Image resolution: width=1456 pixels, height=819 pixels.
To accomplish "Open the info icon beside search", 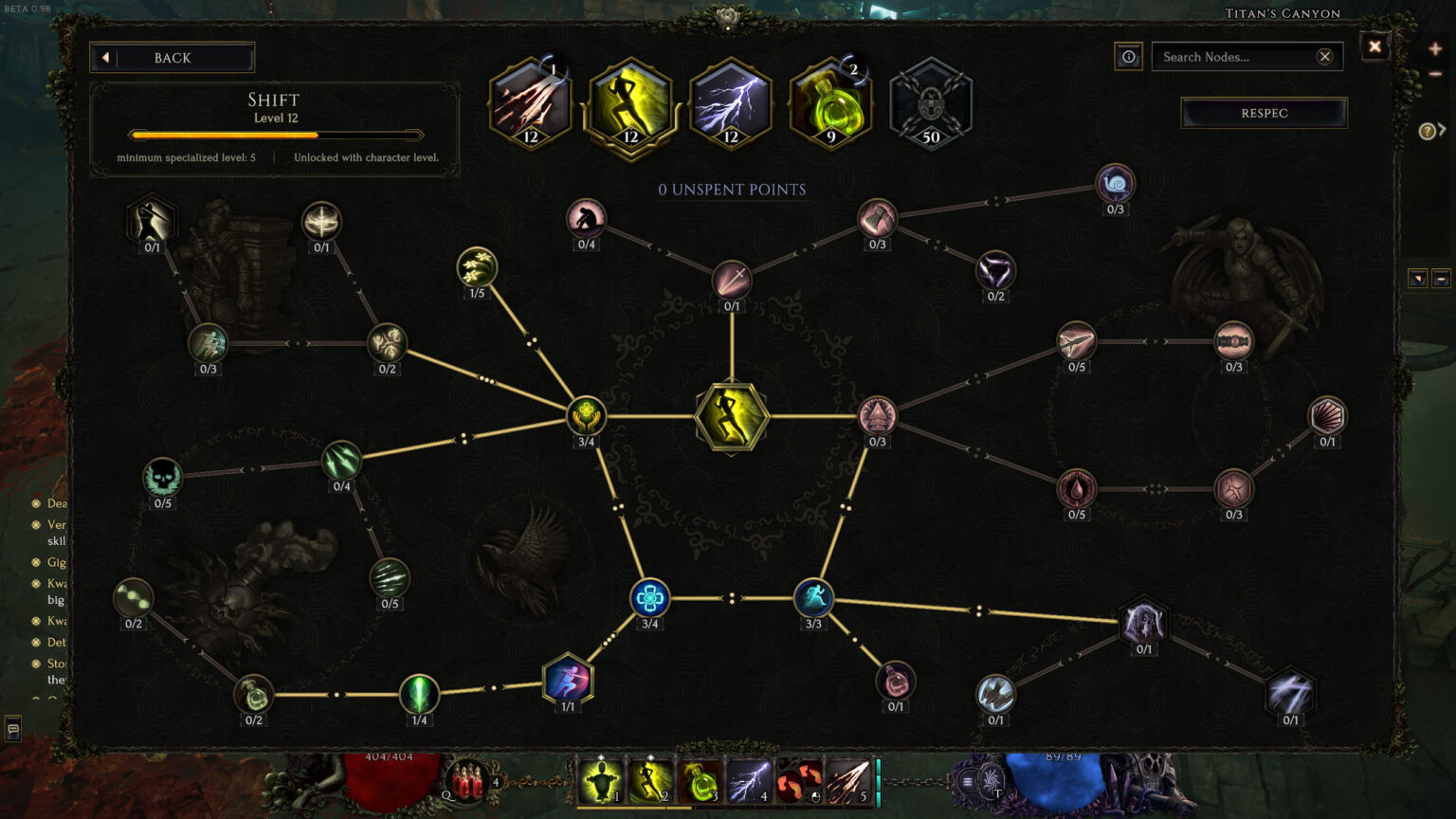I will click(x=1128, y=57).
